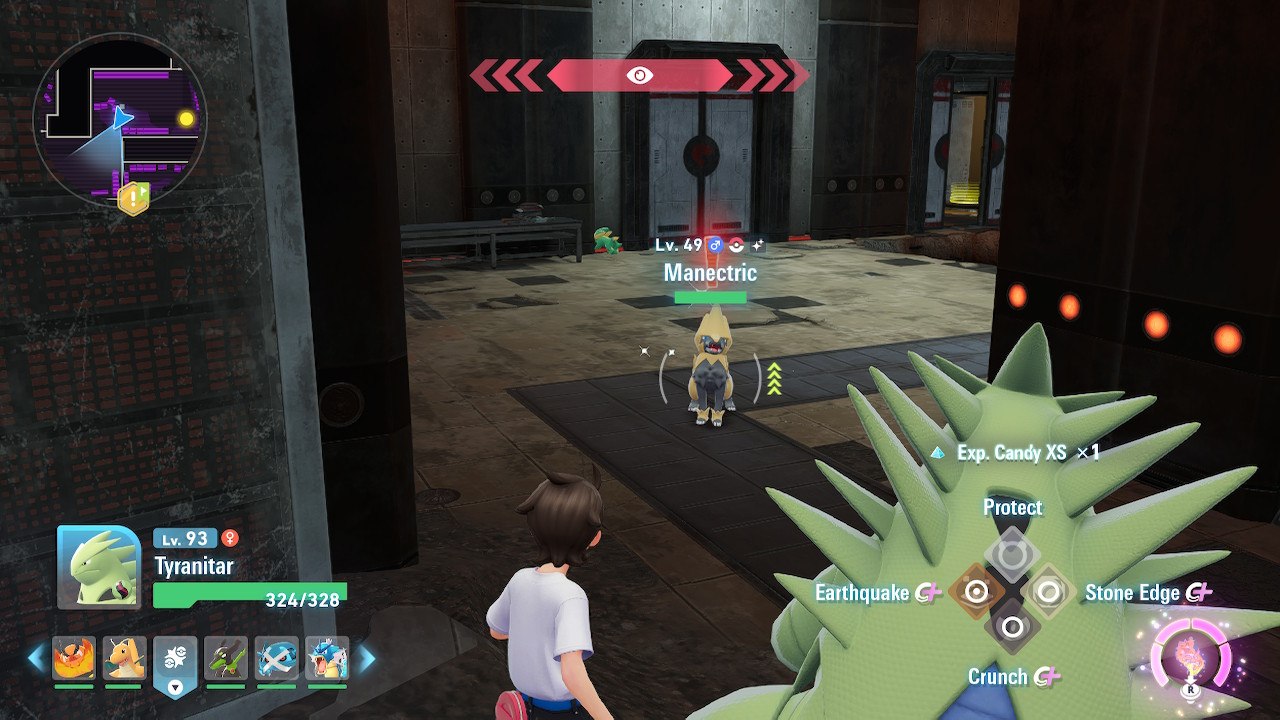Select the Protect move diamond
Viewport: 1280px width, 720px height.
1012,554
